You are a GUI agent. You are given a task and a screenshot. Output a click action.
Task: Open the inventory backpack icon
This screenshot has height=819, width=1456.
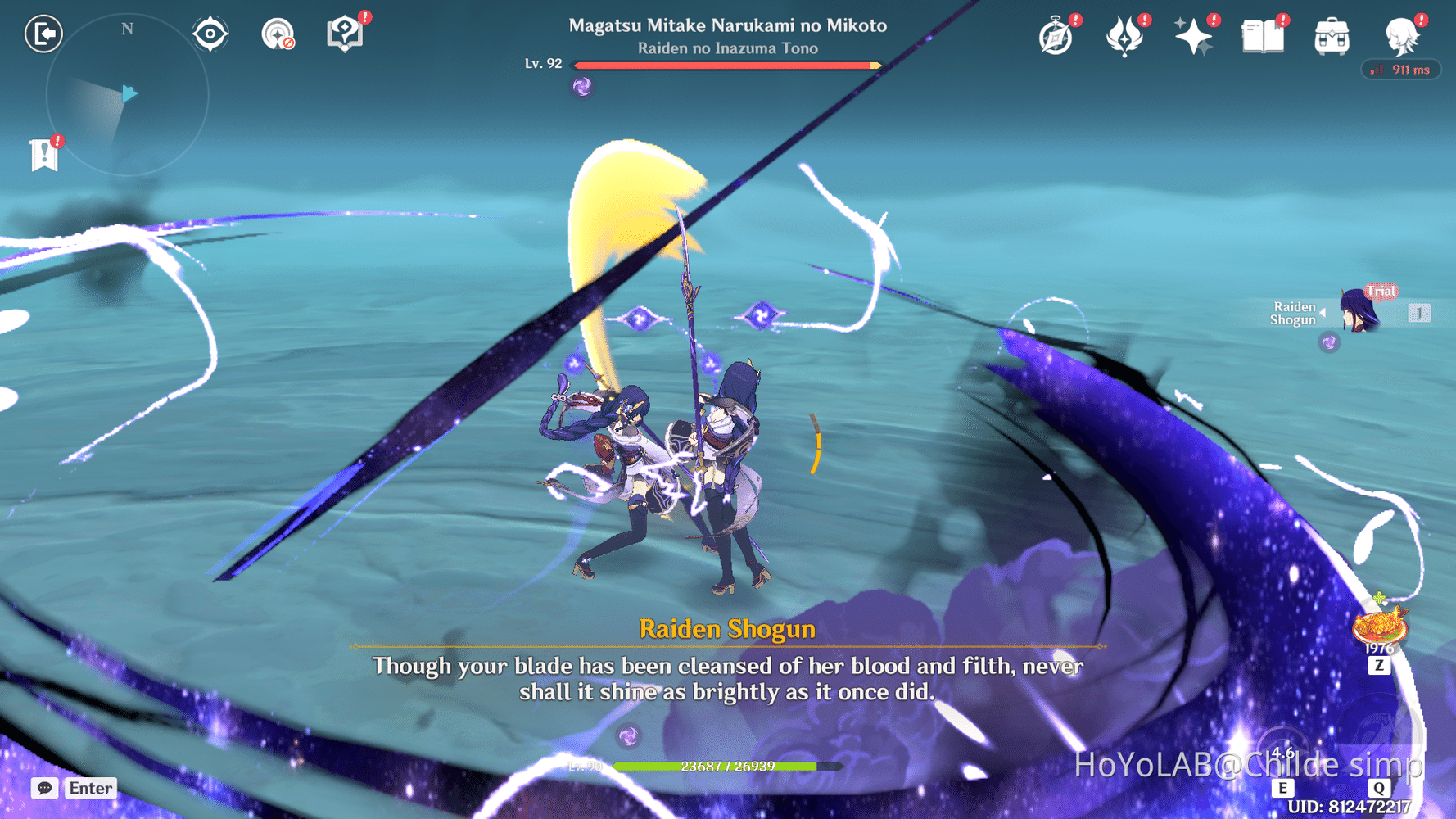pyautogui.click(x=1332, y=37)
